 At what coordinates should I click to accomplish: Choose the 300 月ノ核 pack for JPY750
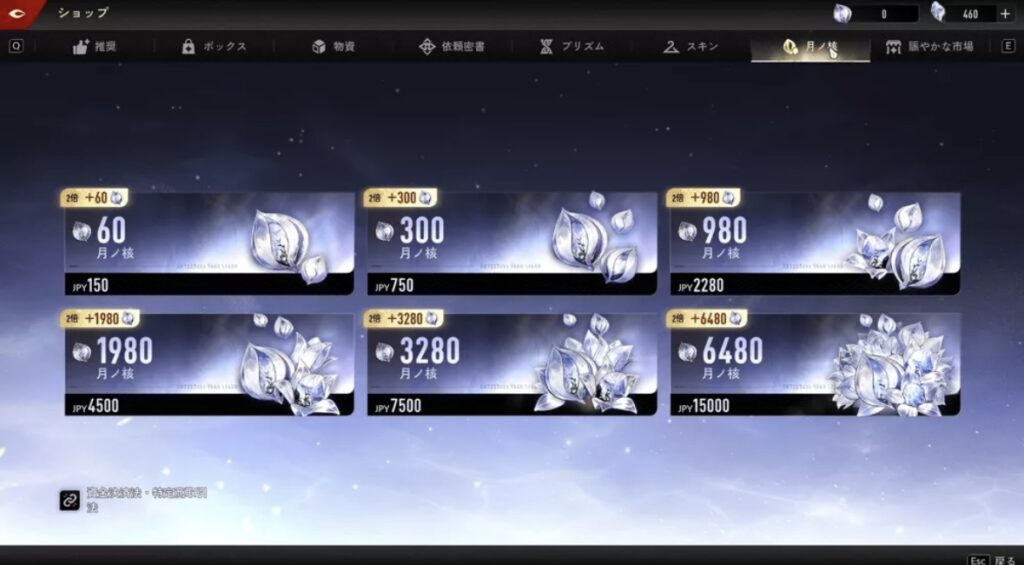click(x=512, y=243)
